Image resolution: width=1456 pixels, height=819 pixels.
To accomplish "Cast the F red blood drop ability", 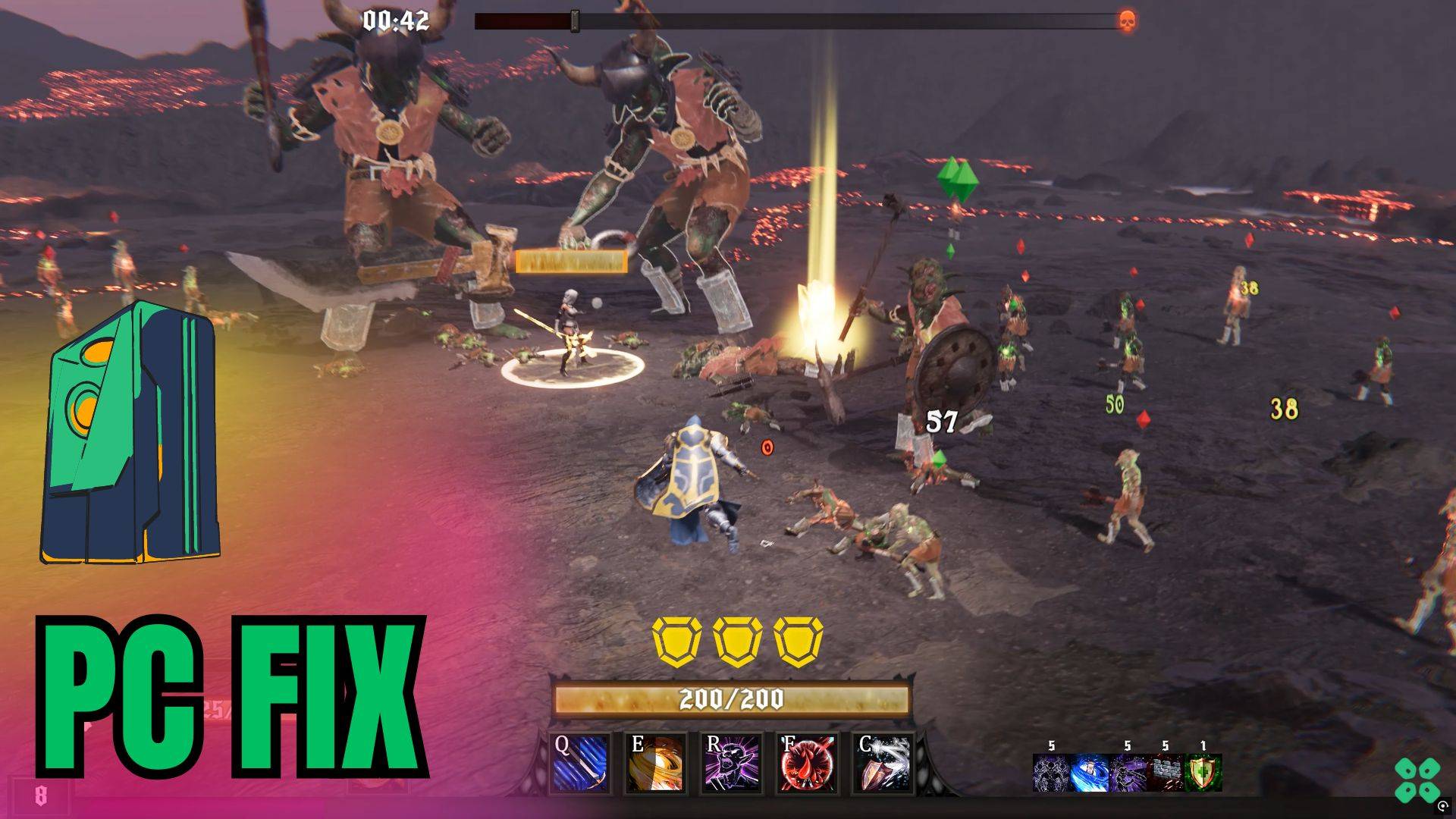I will 808,763.
